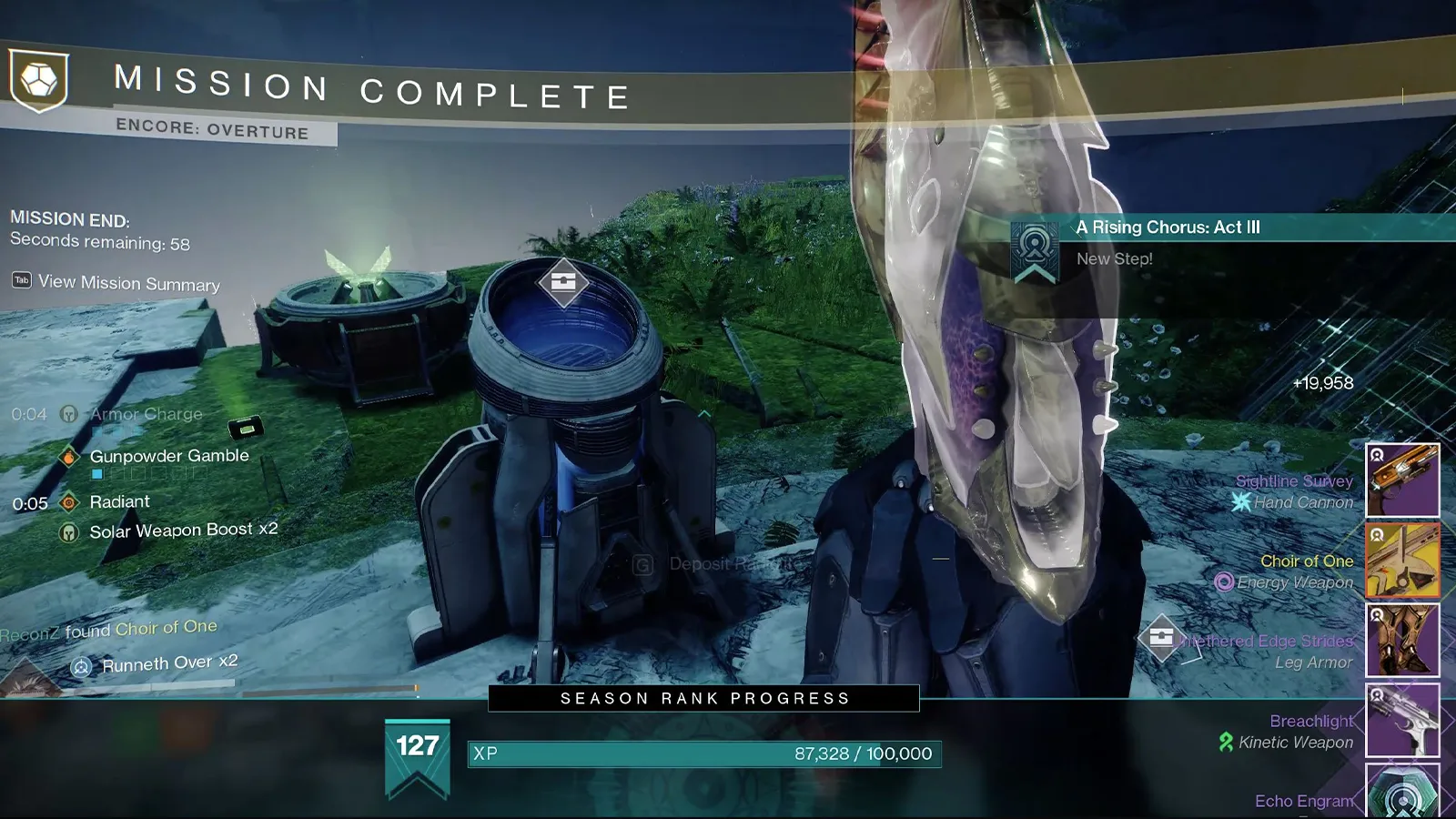Click the Kinetic Weapon icon next to Breachlight

coord(1228,742)
